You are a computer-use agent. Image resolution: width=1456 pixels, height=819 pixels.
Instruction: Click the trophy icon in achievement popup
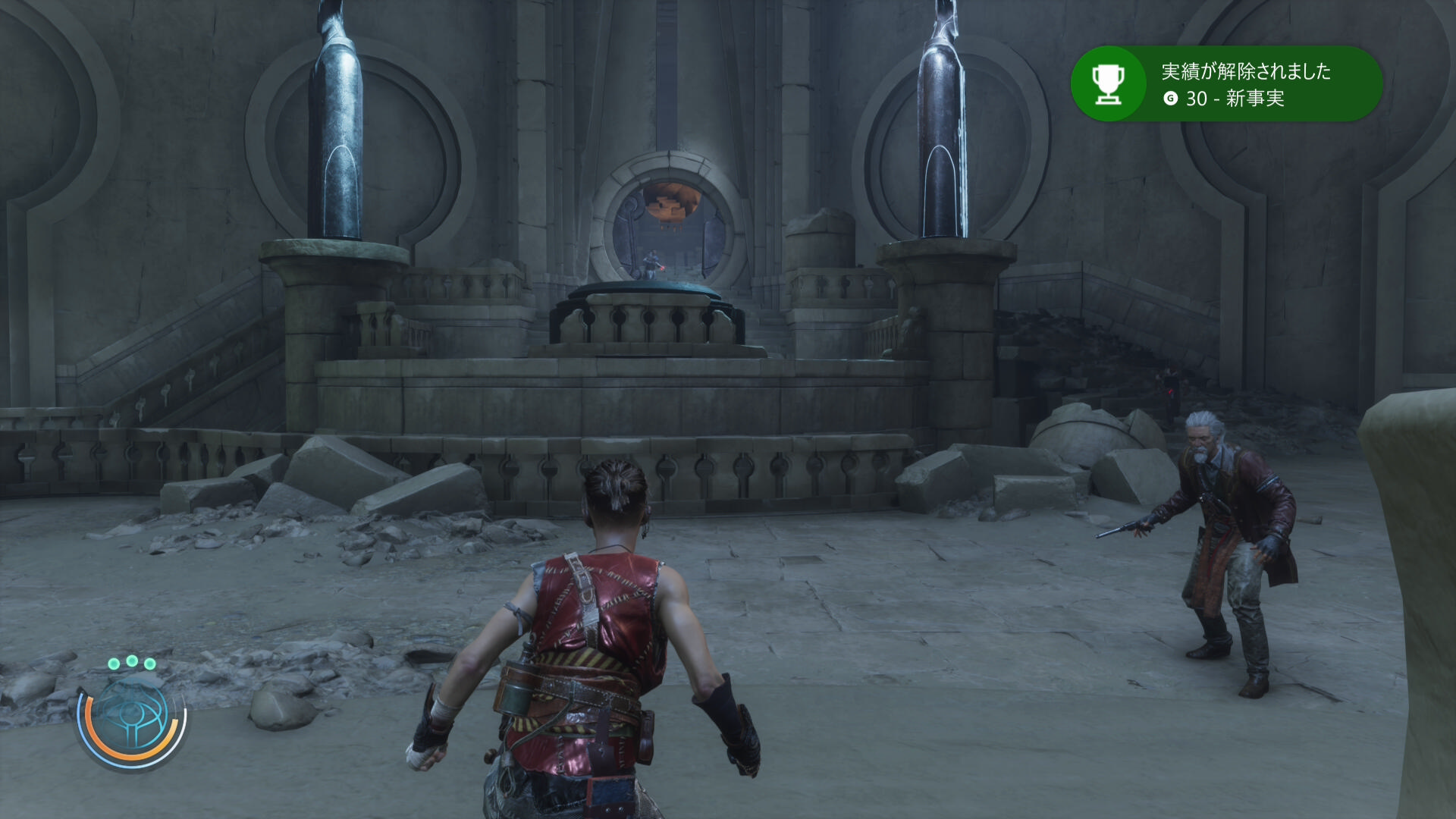1107,84
